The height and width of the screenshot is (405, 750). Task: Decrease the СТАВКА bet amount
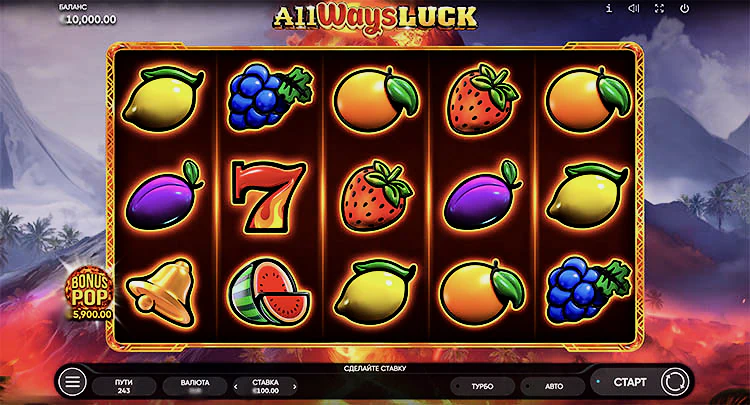(236, 384)
